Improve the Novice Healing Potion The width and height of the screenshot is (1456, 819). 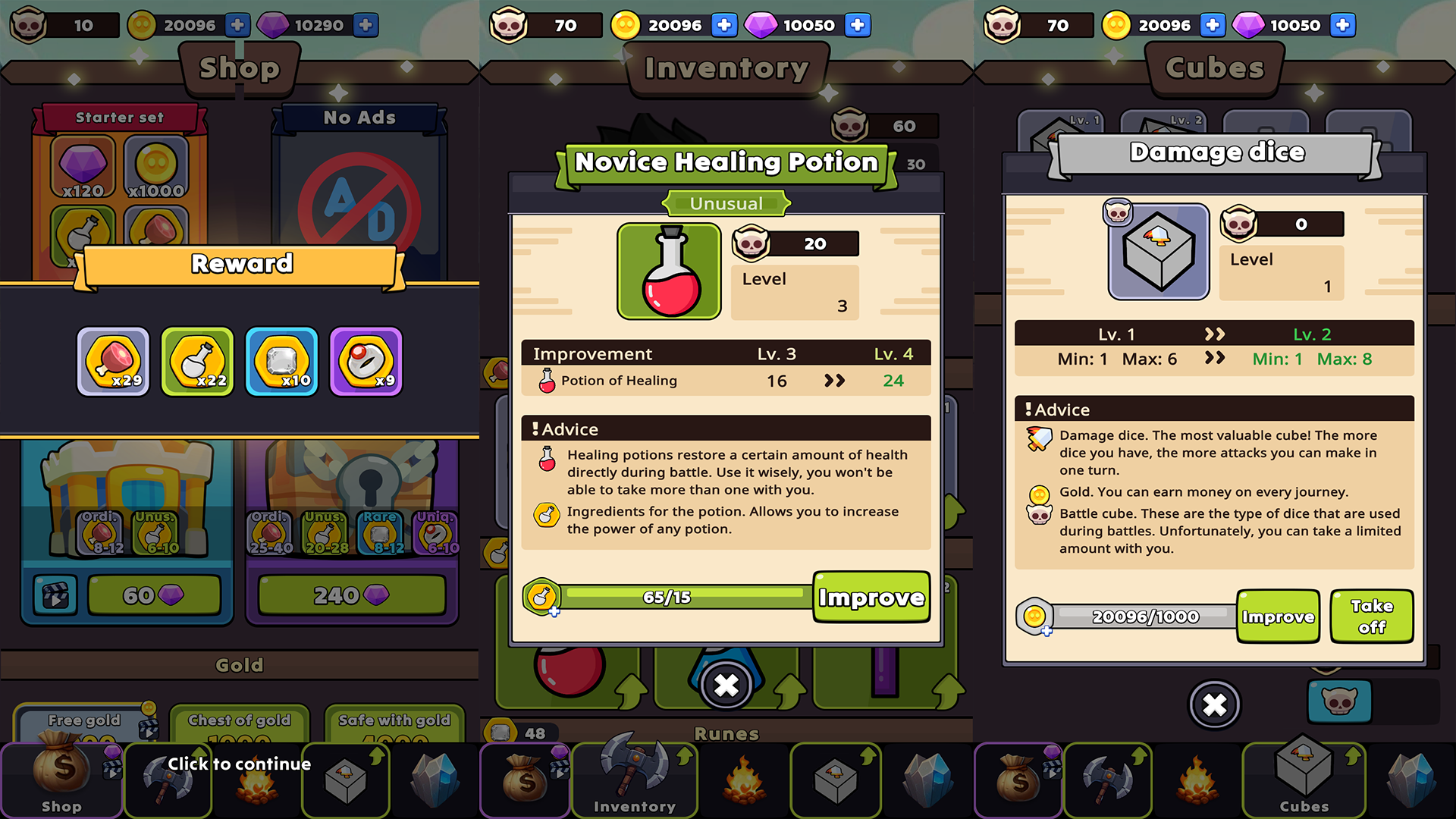click(x=871, y=598)
